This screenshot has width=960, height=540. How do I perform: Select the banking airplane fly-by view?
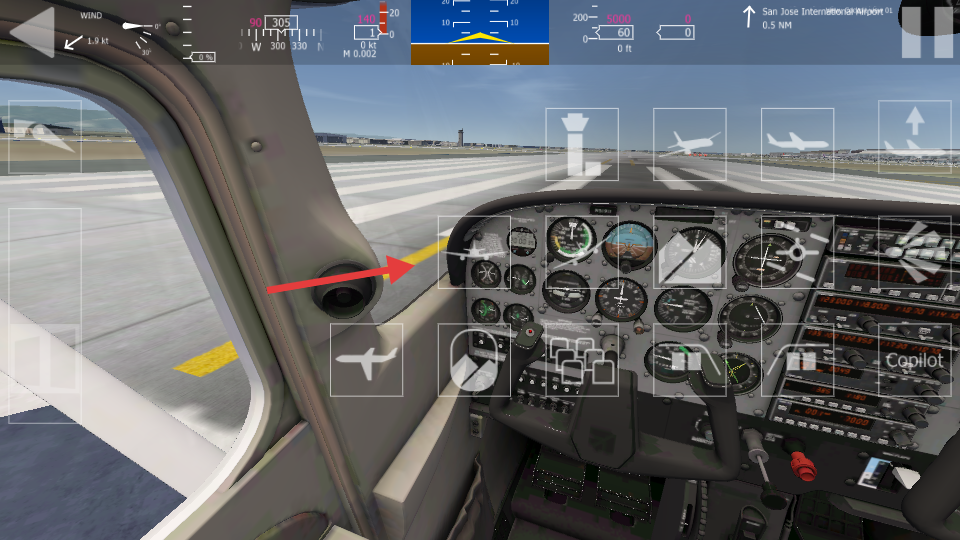[x=689, y=144]
